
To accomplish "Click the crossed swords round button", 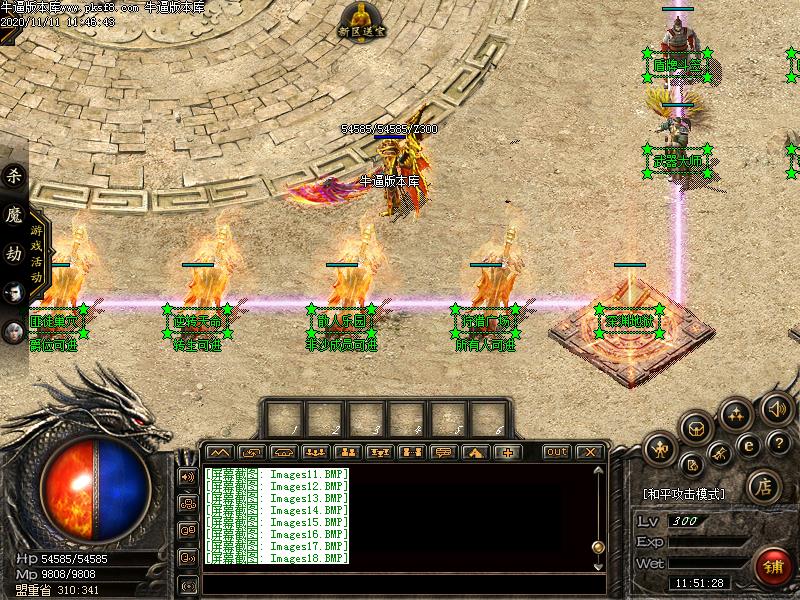I will click(x=721, y=456).
